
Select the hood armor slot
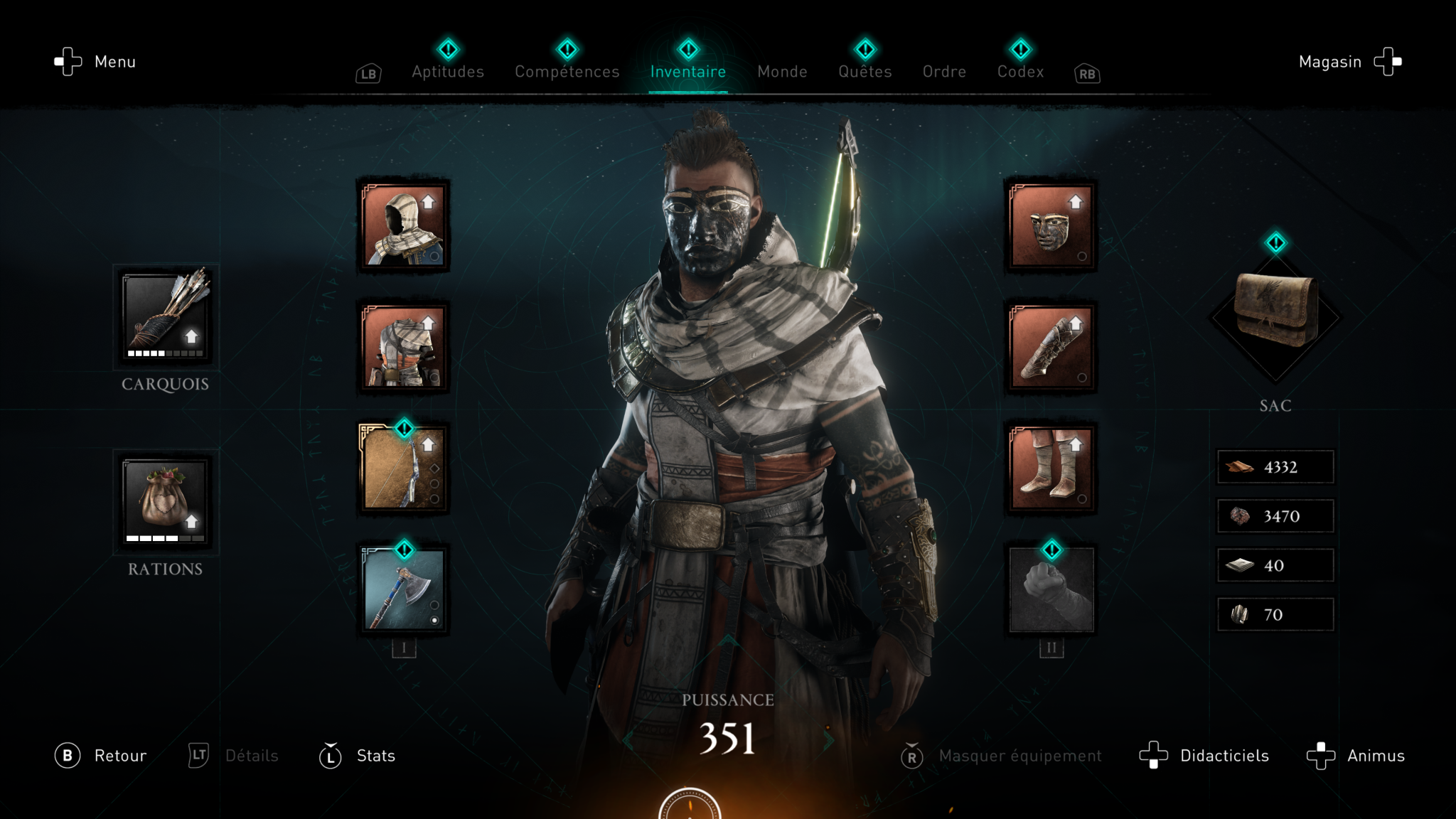pyautogui.click(x=403, y=225)
